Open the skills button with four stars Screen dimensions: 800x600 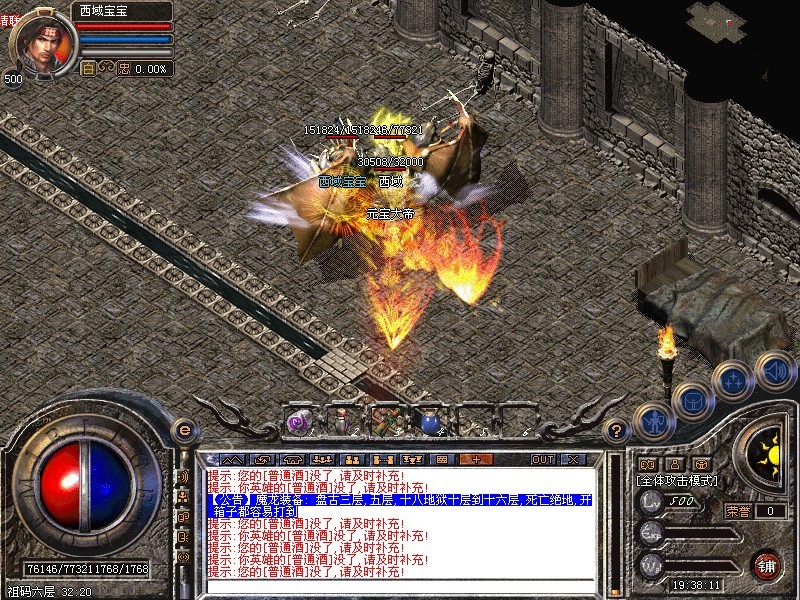pos(734,380)
